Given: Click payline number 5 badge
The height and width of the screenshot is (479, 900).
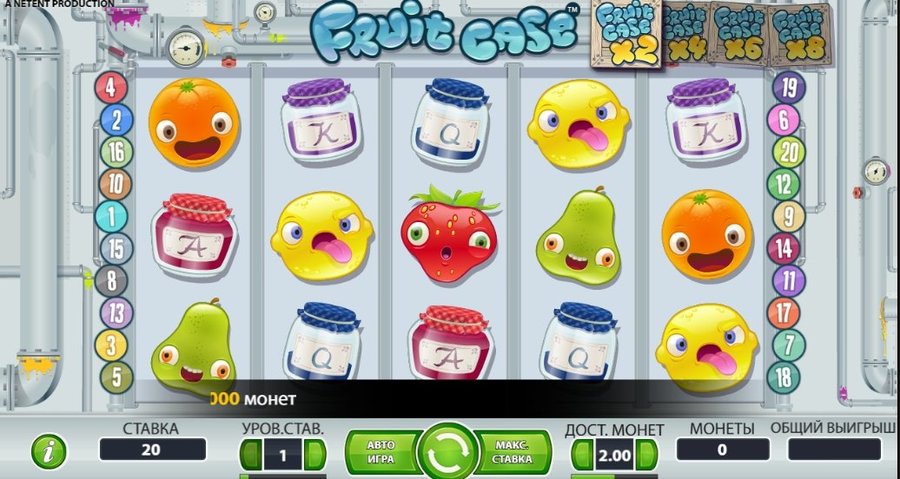Looking at the screenshot, I should tap(117, 377).
